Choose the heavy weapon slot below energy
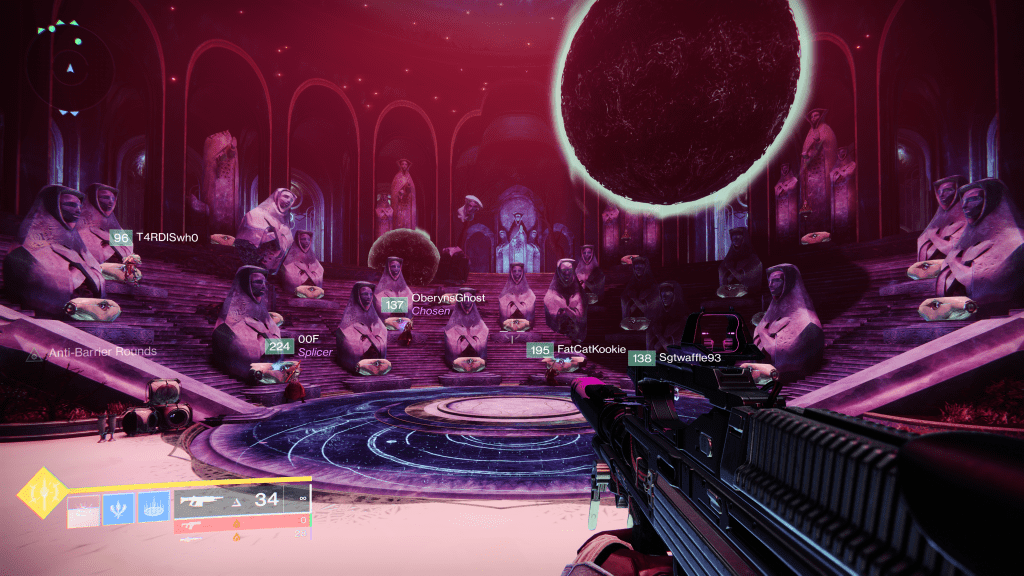 240,537
